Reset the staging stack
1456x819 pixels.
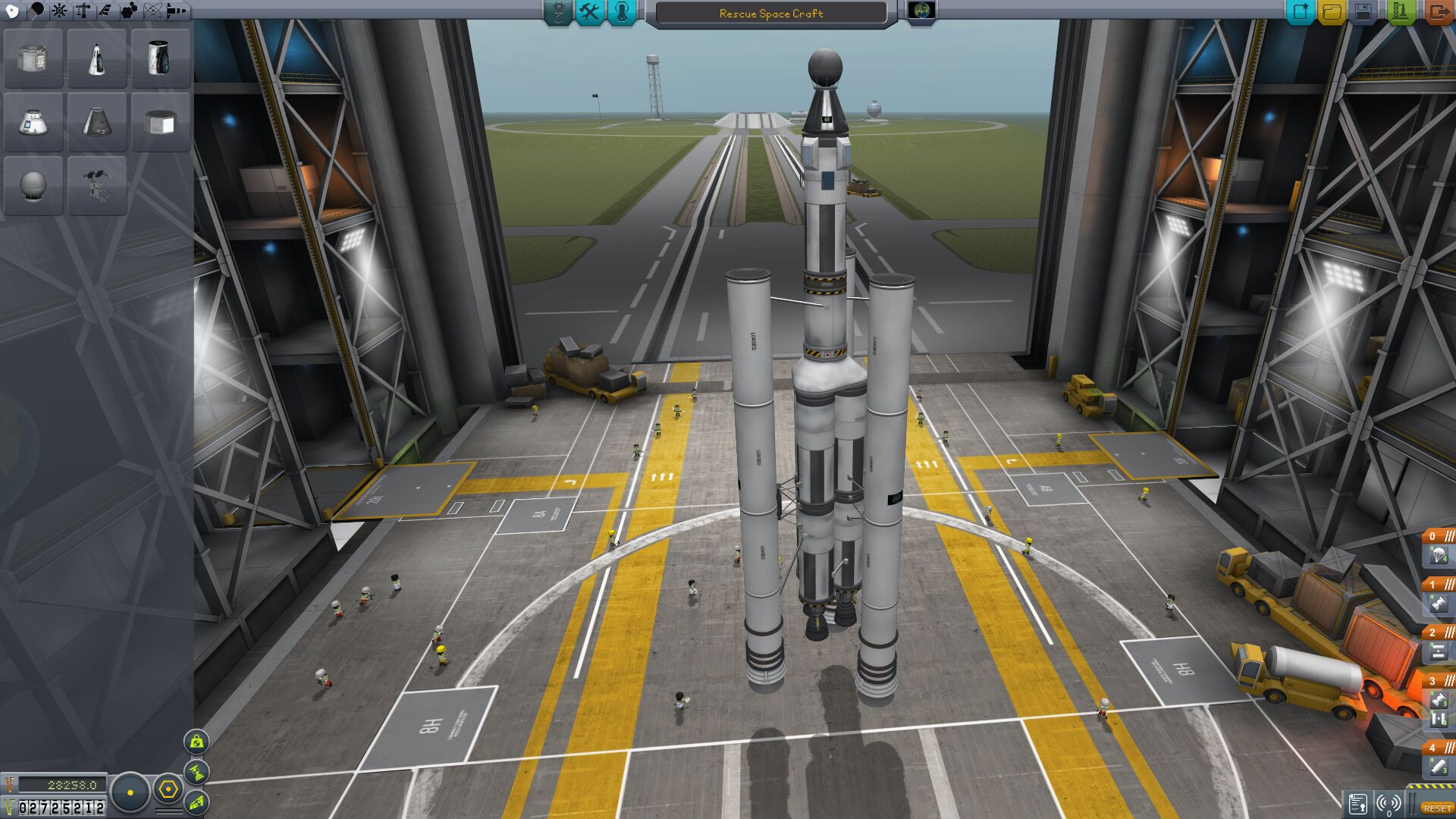(x=1437, y=808)
